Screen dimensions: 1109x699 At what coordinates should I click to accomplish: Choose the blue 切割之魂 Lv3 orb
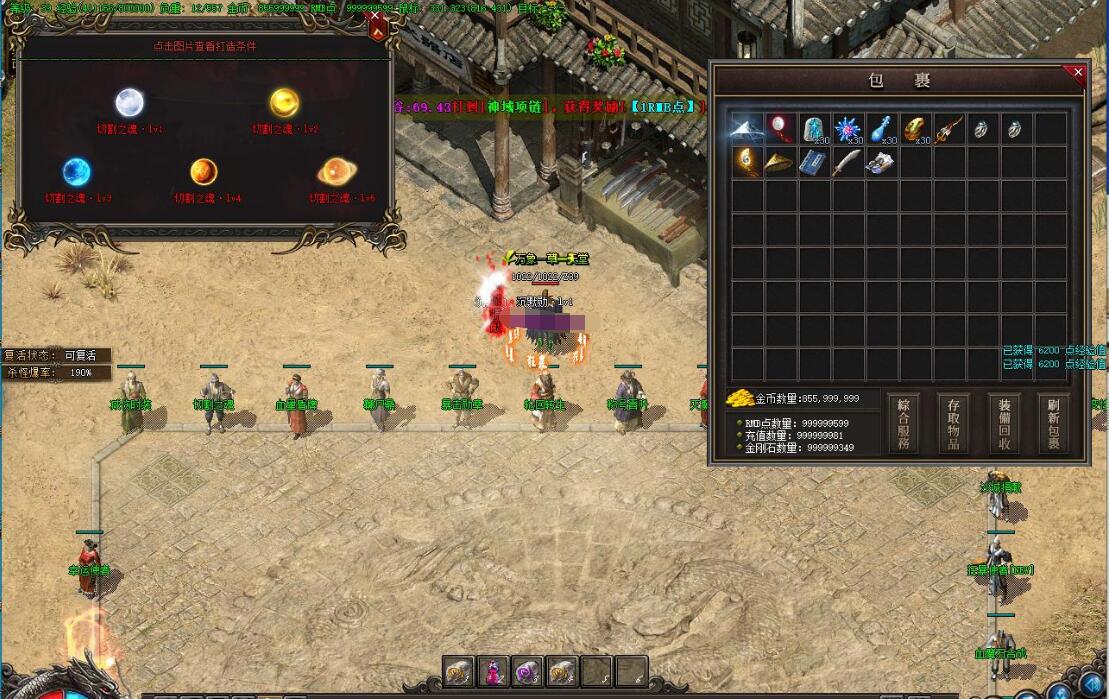[77, 172]
